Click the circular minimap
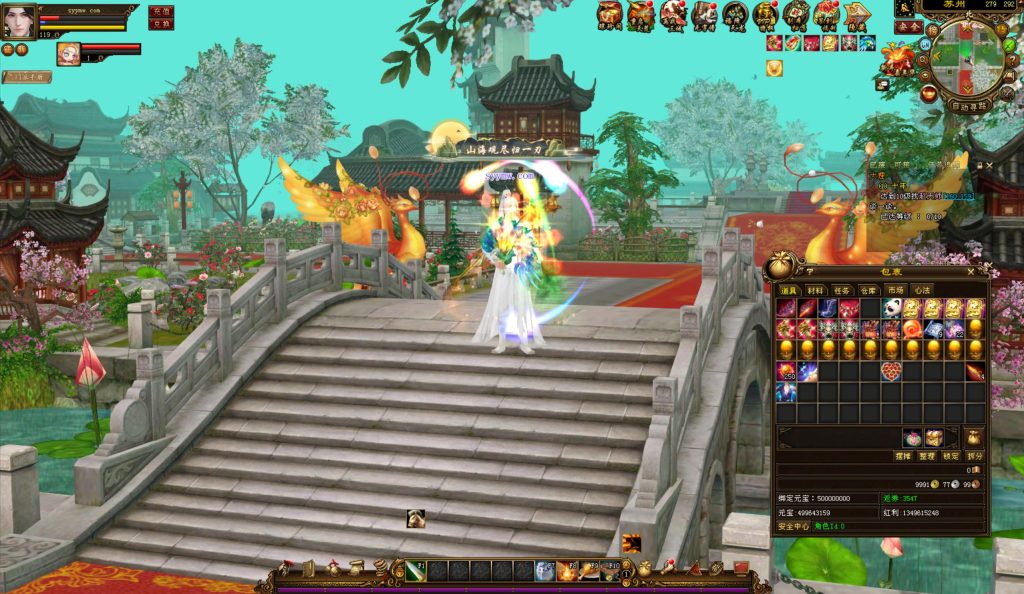Screen dimensions: 1024x594 click(966, 58)
